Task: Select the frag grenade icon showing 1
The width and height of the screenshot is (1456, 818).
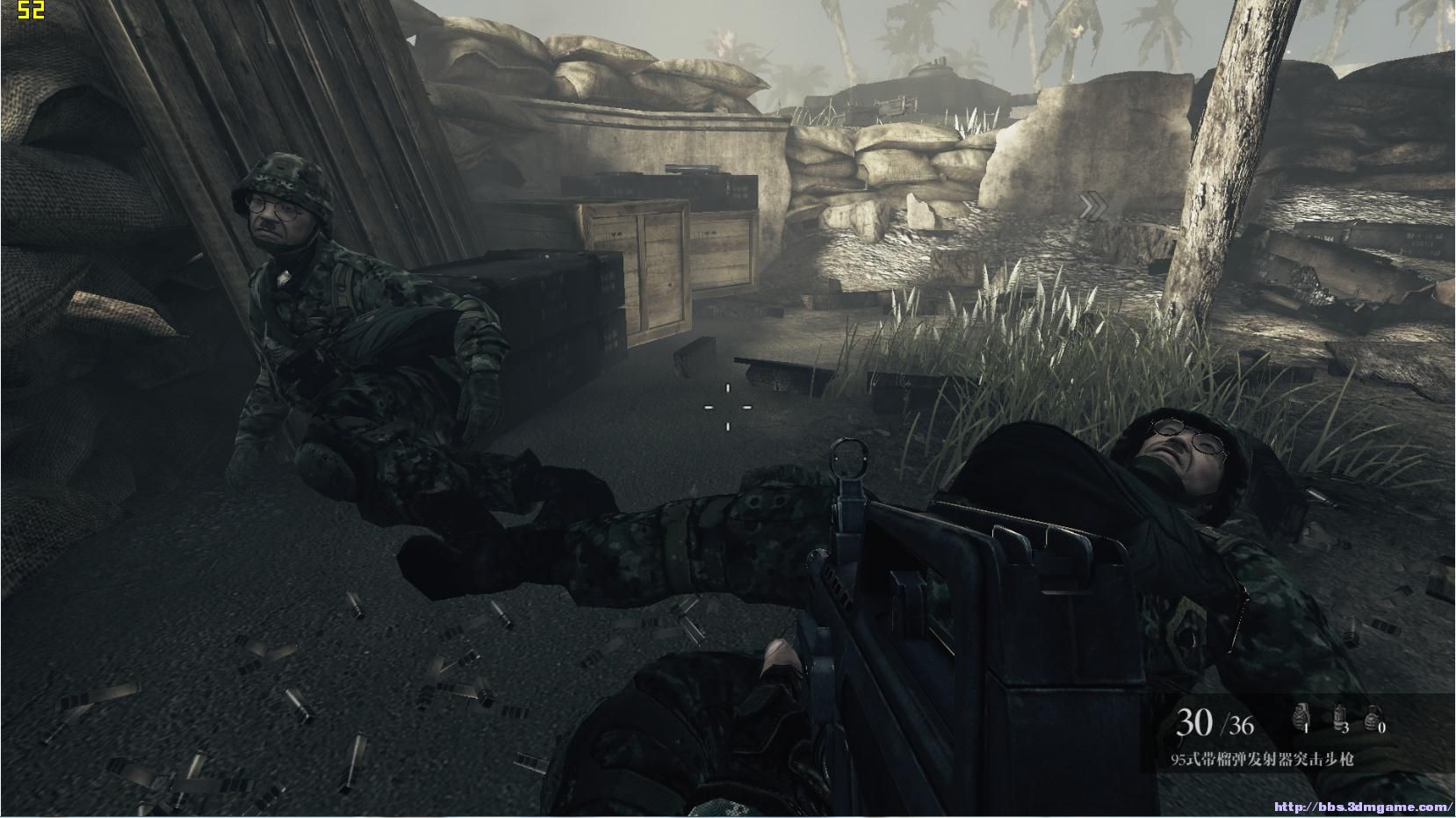Action: [x=1300, y=717]
